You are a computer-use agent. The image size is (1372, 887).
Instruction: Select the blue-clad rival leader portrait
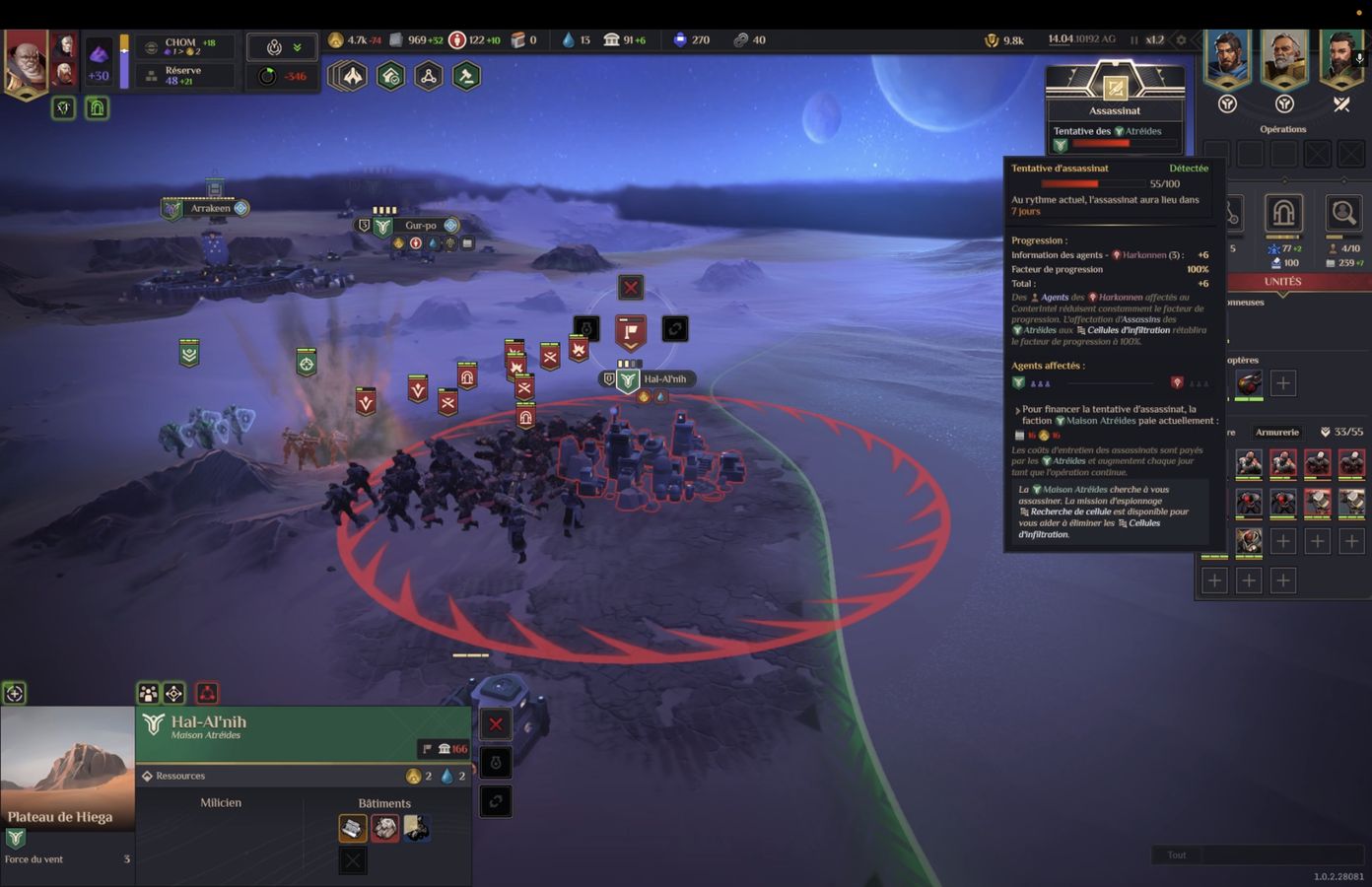pyautogui.click(x=1228, y=57)
